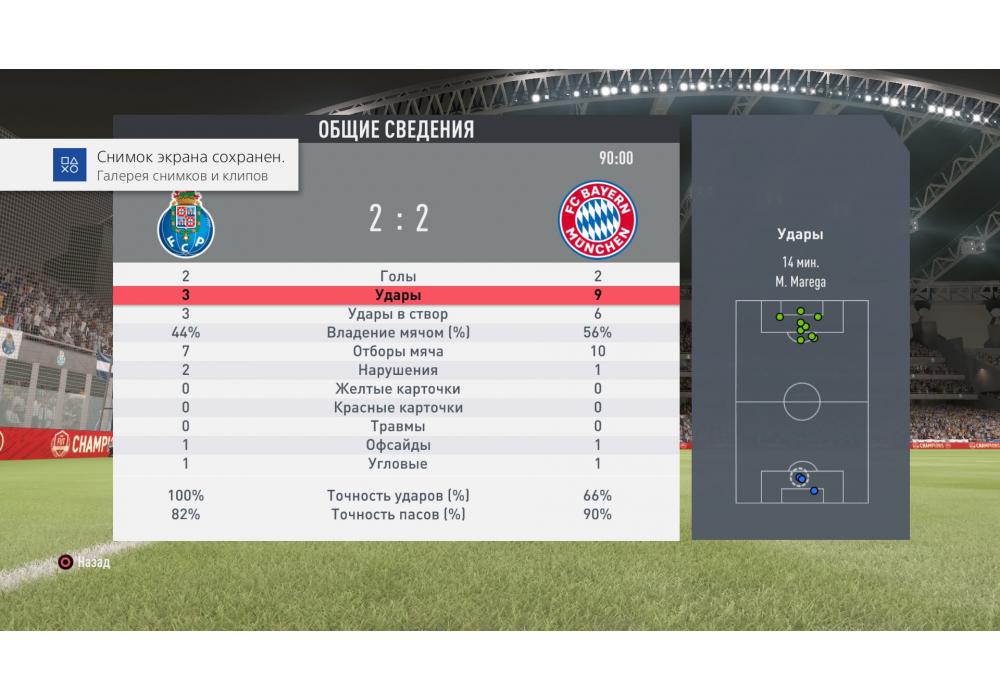Viewport: 1000px width, 700px height.
Task: Choose the Точность пасов (%) row
Action: [x=398, y=514]
